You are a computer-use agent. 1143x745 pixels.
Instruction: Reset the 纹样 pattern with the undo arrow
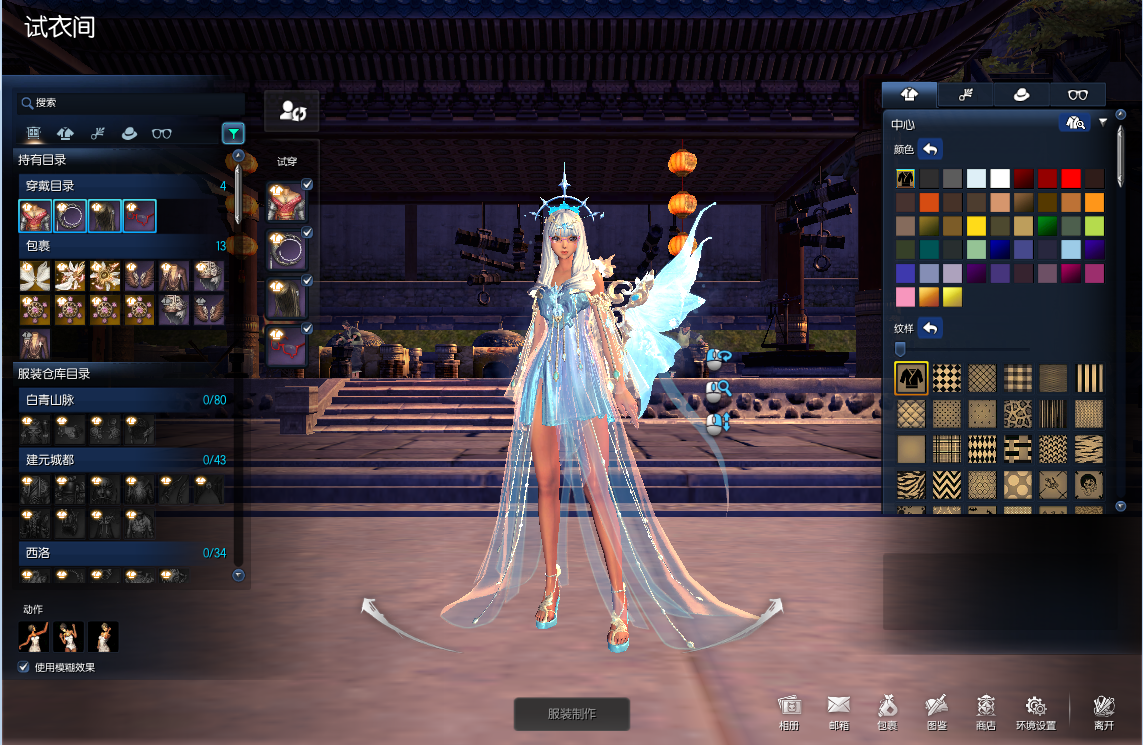pyautogui.click(x=930, y=328)
